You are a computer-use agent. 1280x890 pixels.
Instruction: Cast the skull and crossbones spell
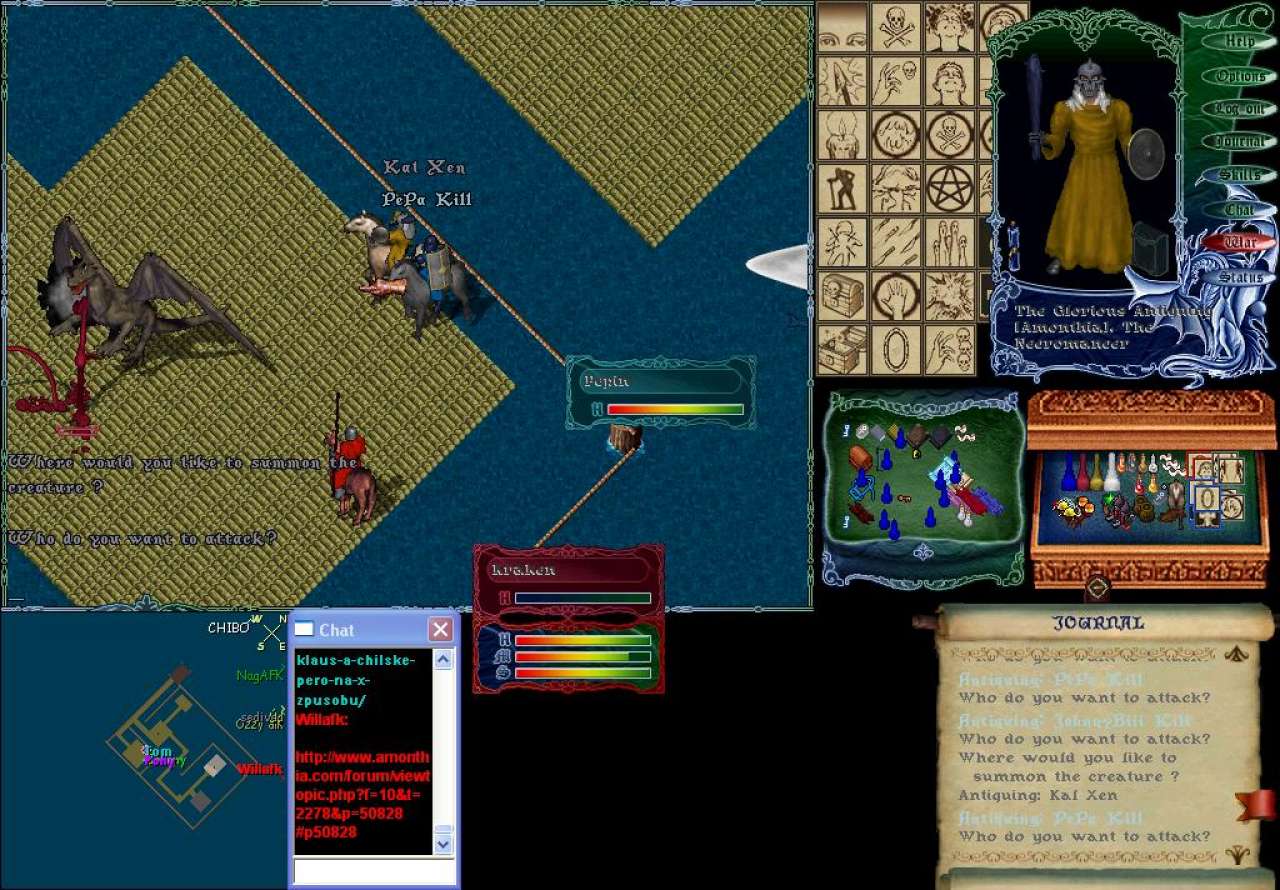[895, 27]
